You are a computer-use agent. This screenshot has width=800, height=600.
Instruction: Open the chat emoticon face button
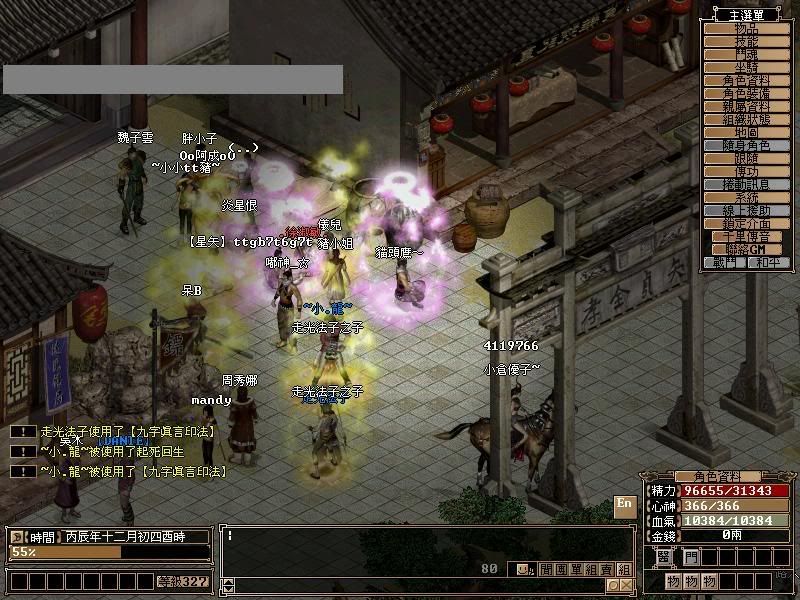click(x=522, y=569)
